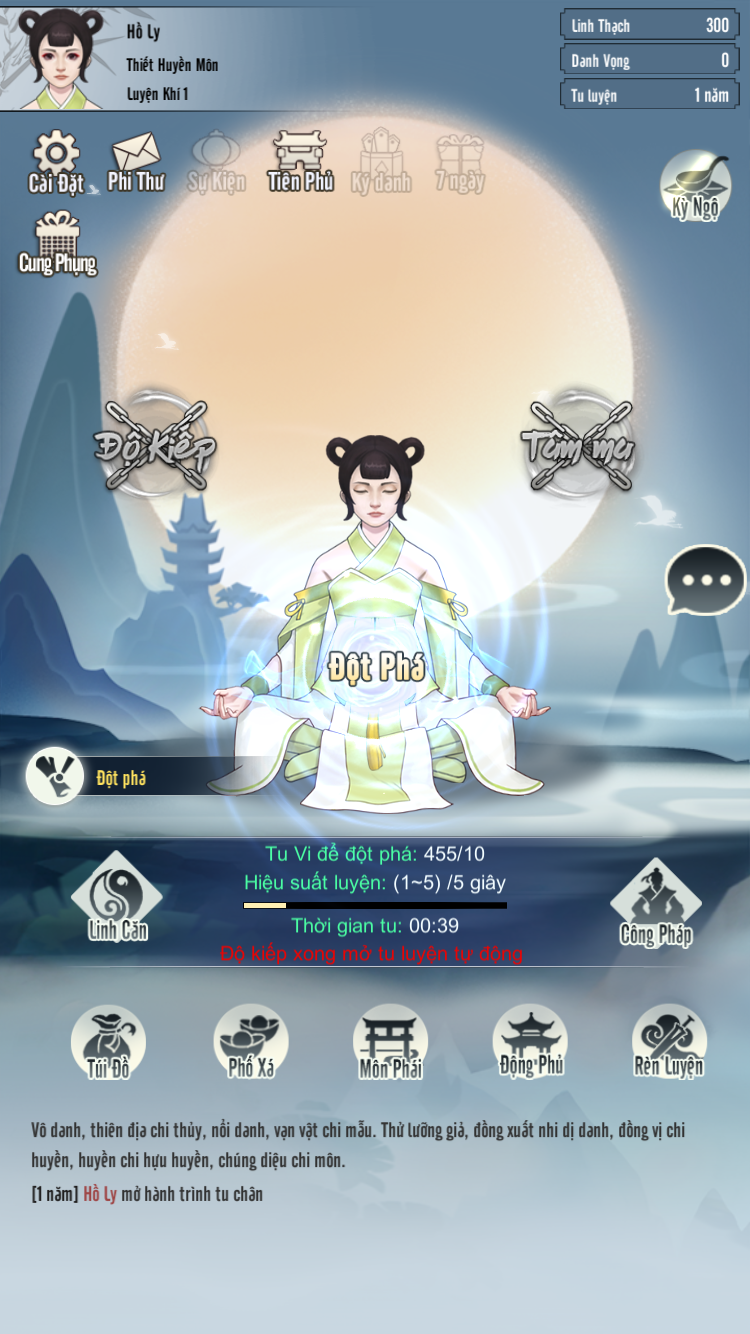Enter the Tiên Phủ building menu

[x=300, y=161]
